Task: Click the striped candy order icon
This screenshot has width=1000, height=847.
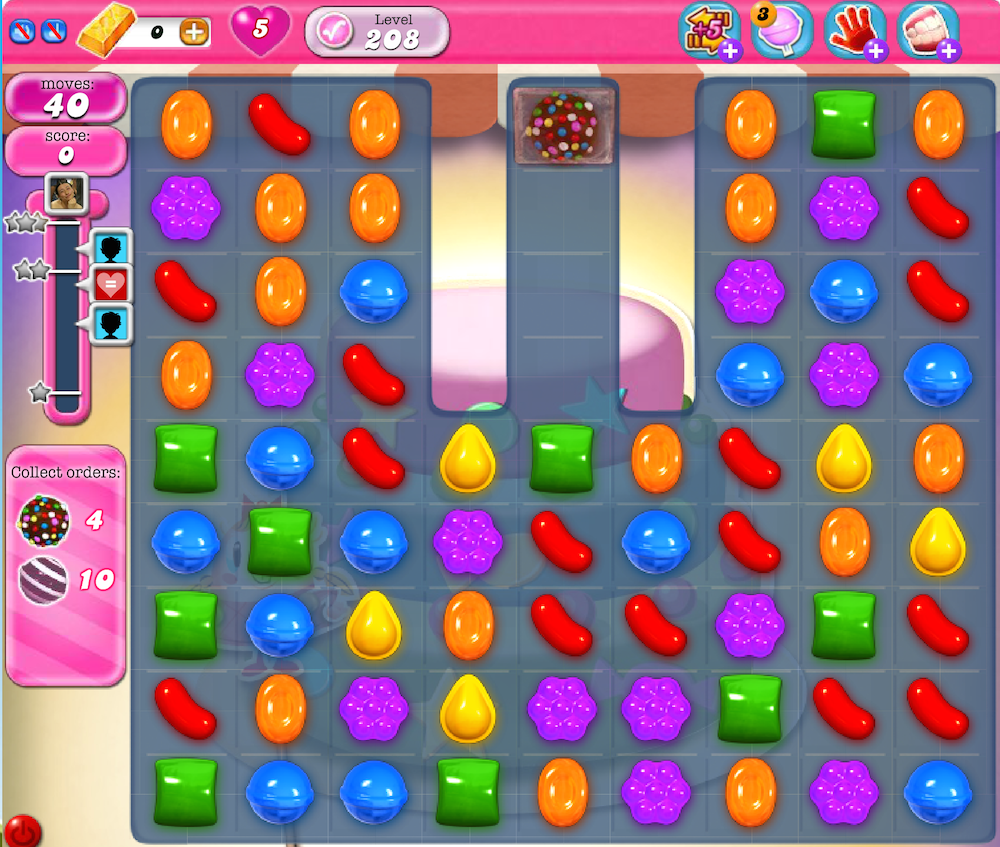Action: tap(43, 580)
